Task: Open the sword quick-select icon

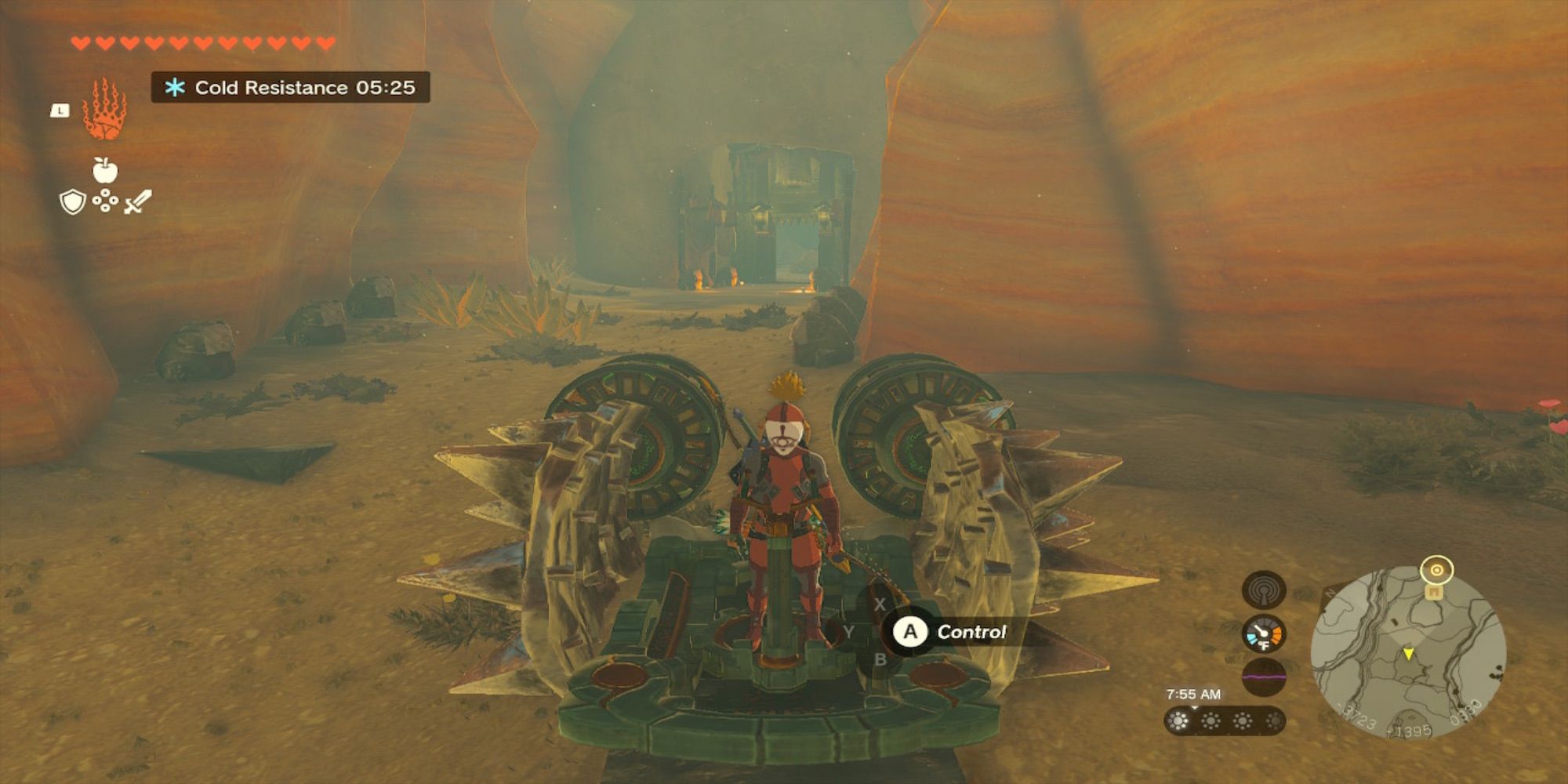Action: click(138, 201)
